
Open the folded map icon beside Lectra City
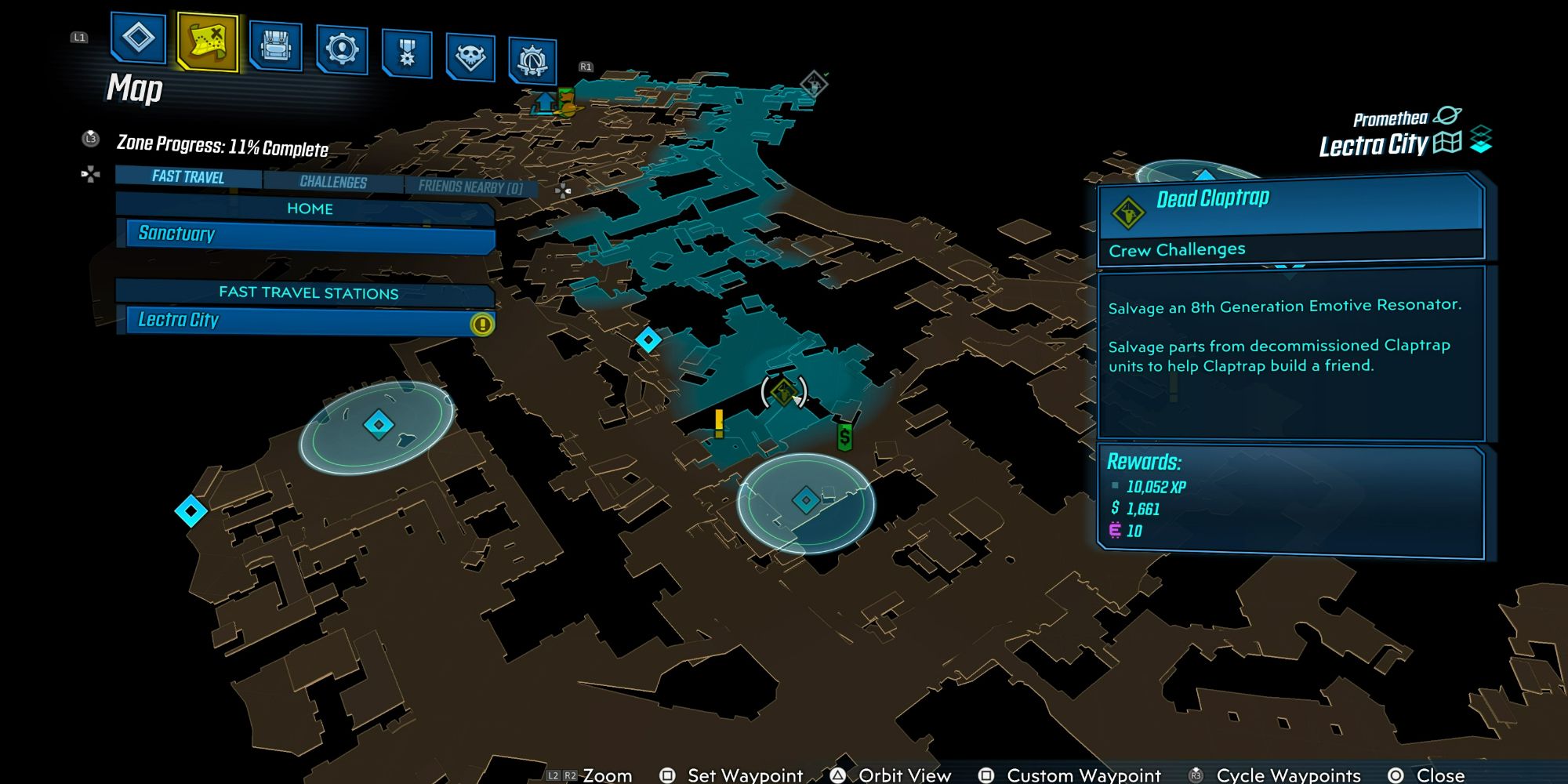pyautogui.click(x=1447, y=142)
